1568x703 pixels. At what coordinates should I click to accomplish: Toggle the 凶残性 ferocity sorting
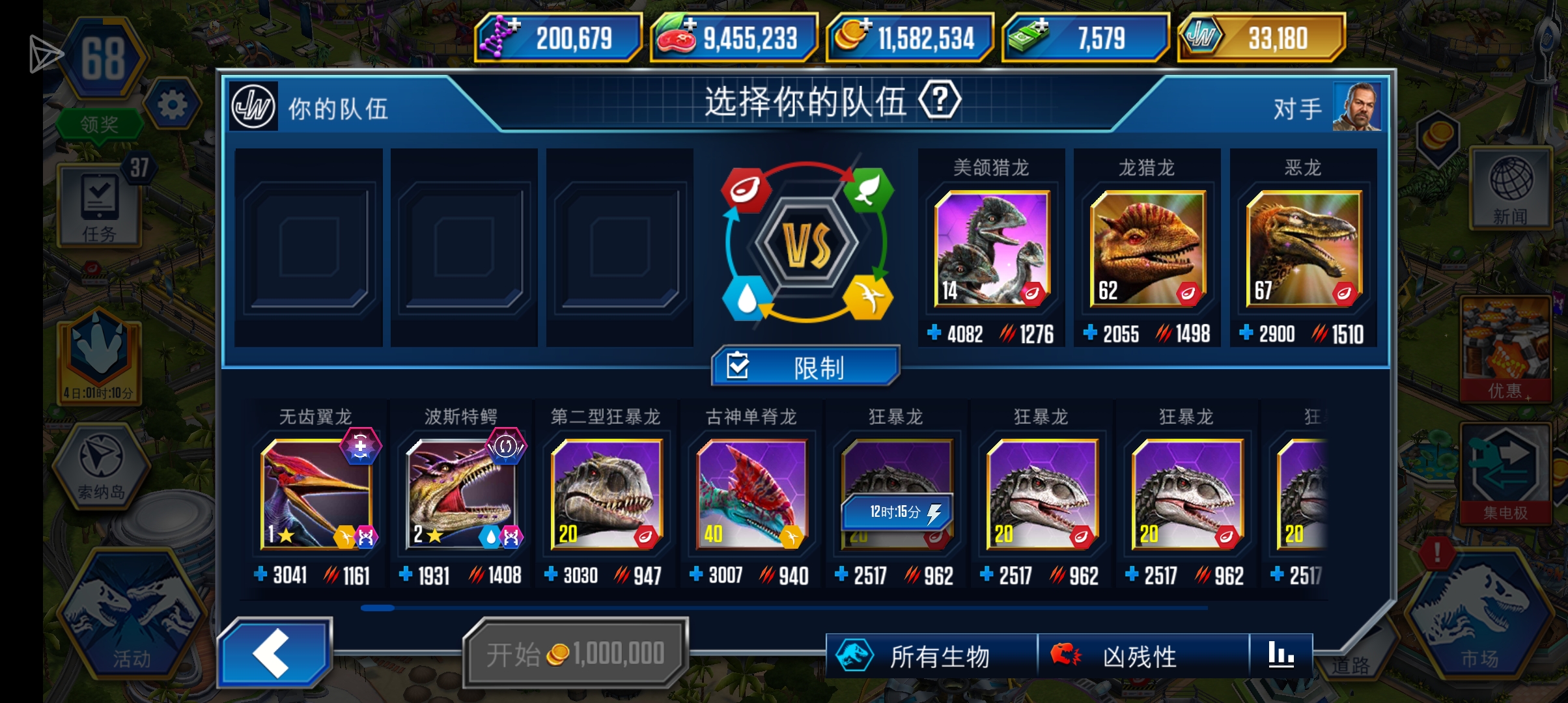[x=1121, y=657]
